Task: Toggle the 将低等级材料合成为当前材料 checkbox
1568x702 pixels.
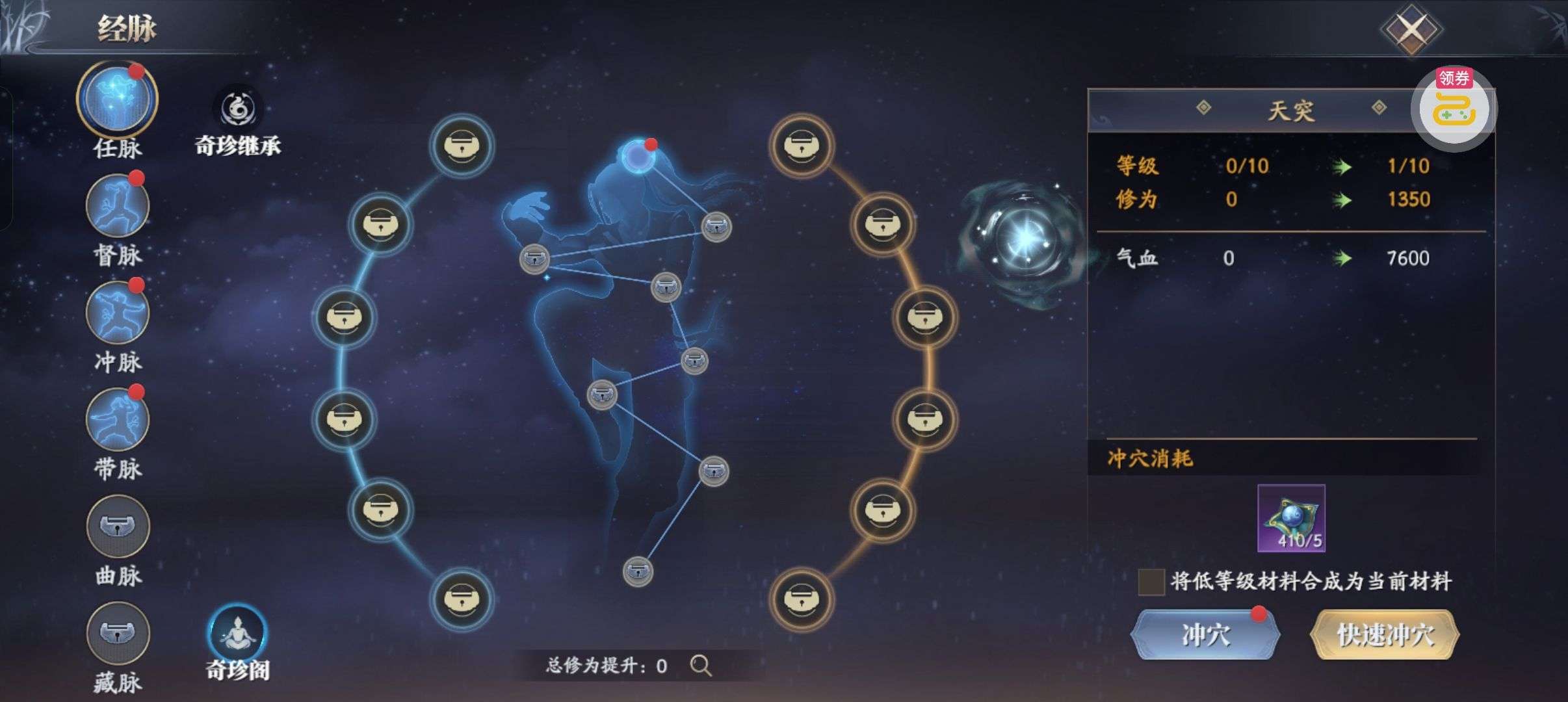Action: [1151, 582]
